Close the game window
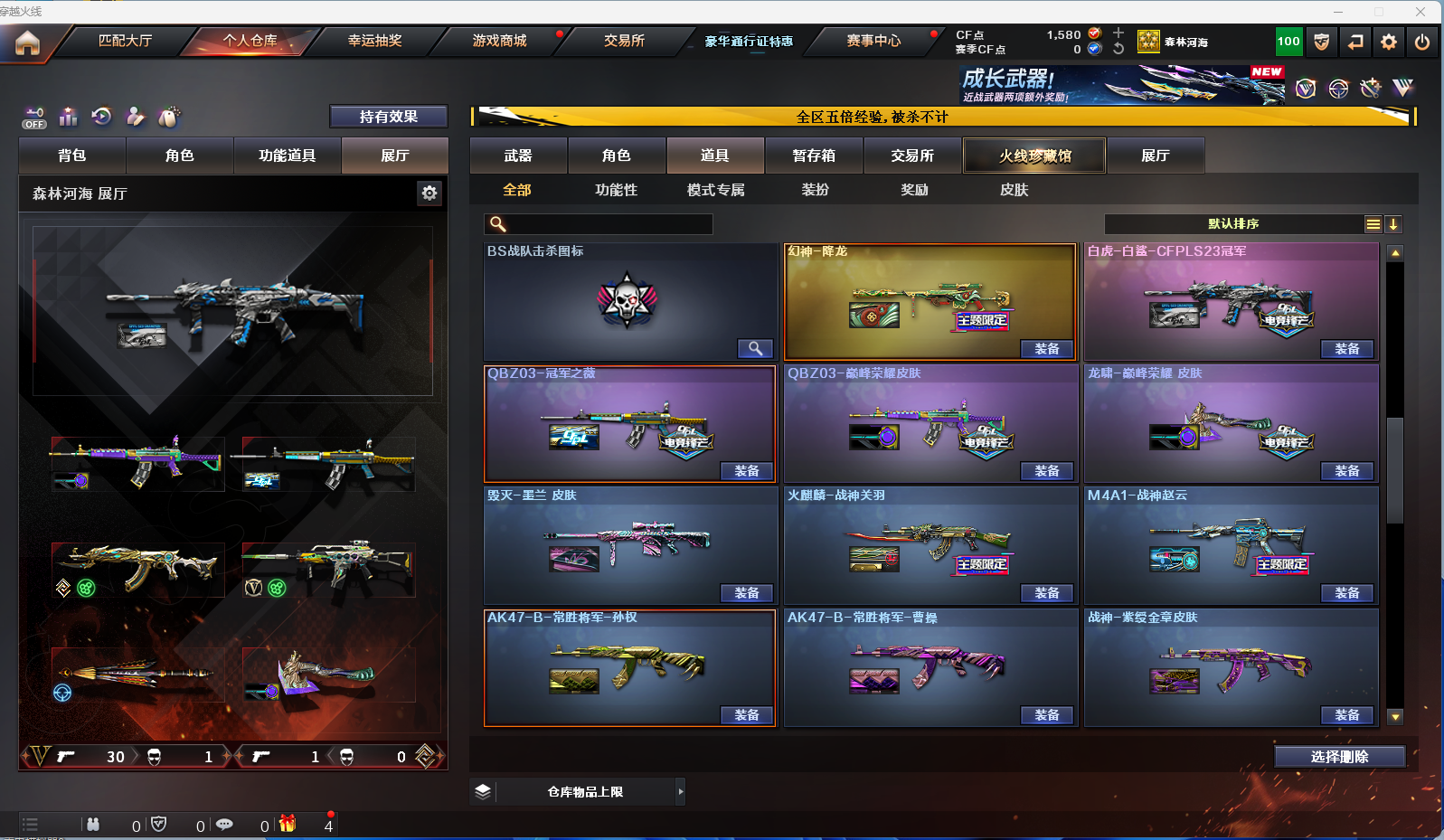 click(1420, 12)
